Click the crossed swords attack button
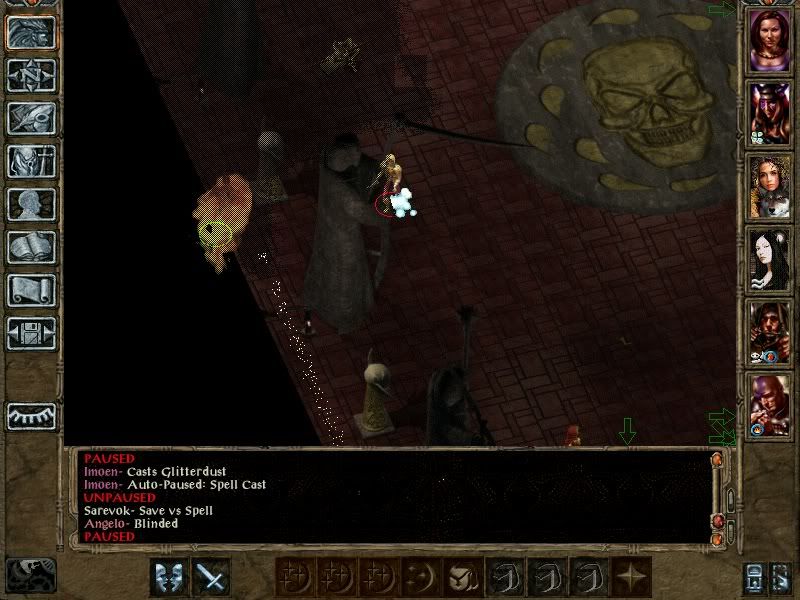Image resolution: width=800 pixels, height=600 pixels. pos(211,577)
